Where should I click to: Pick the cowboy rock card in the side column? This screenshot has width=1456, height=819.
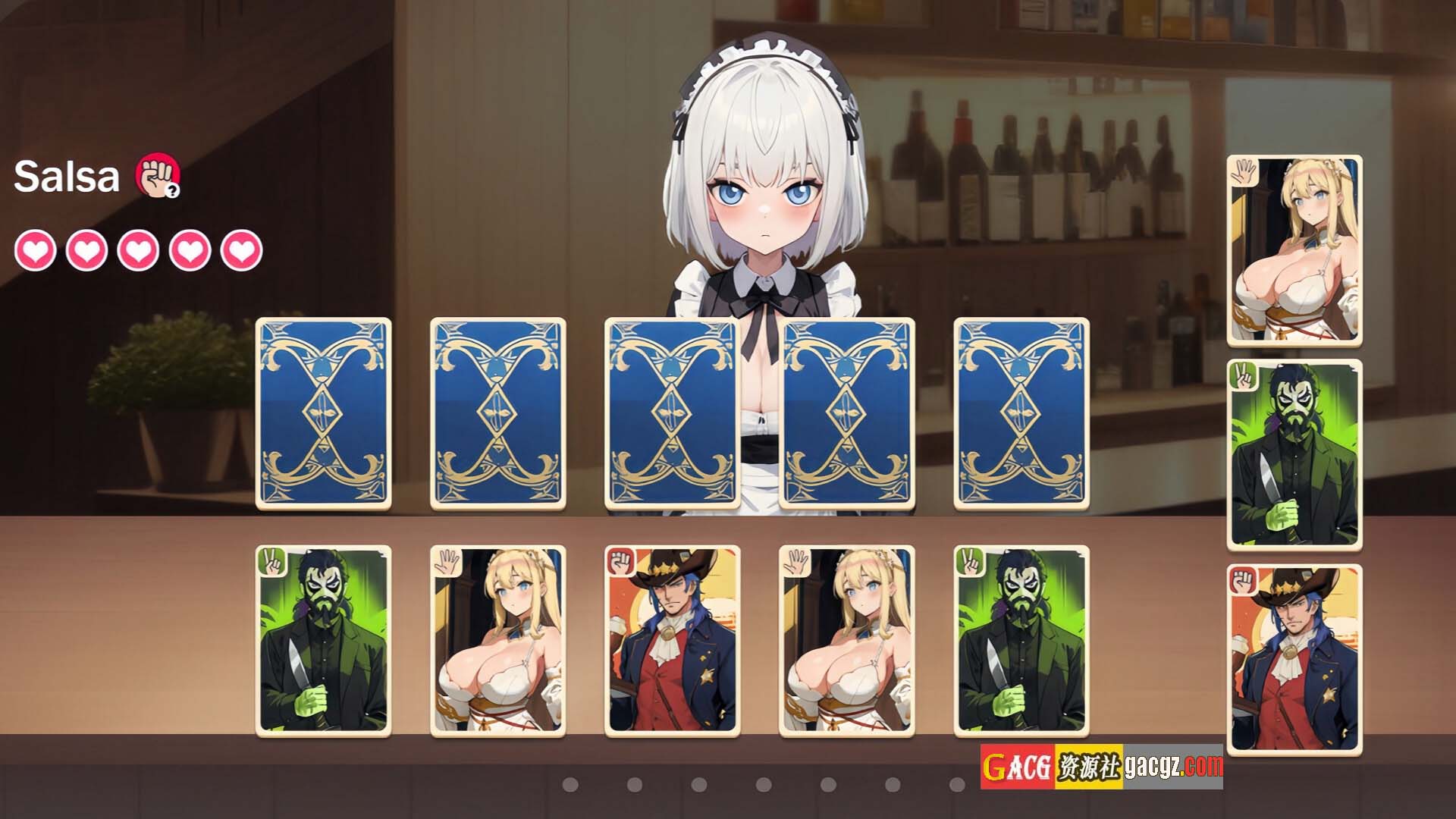coord(1294,660)
